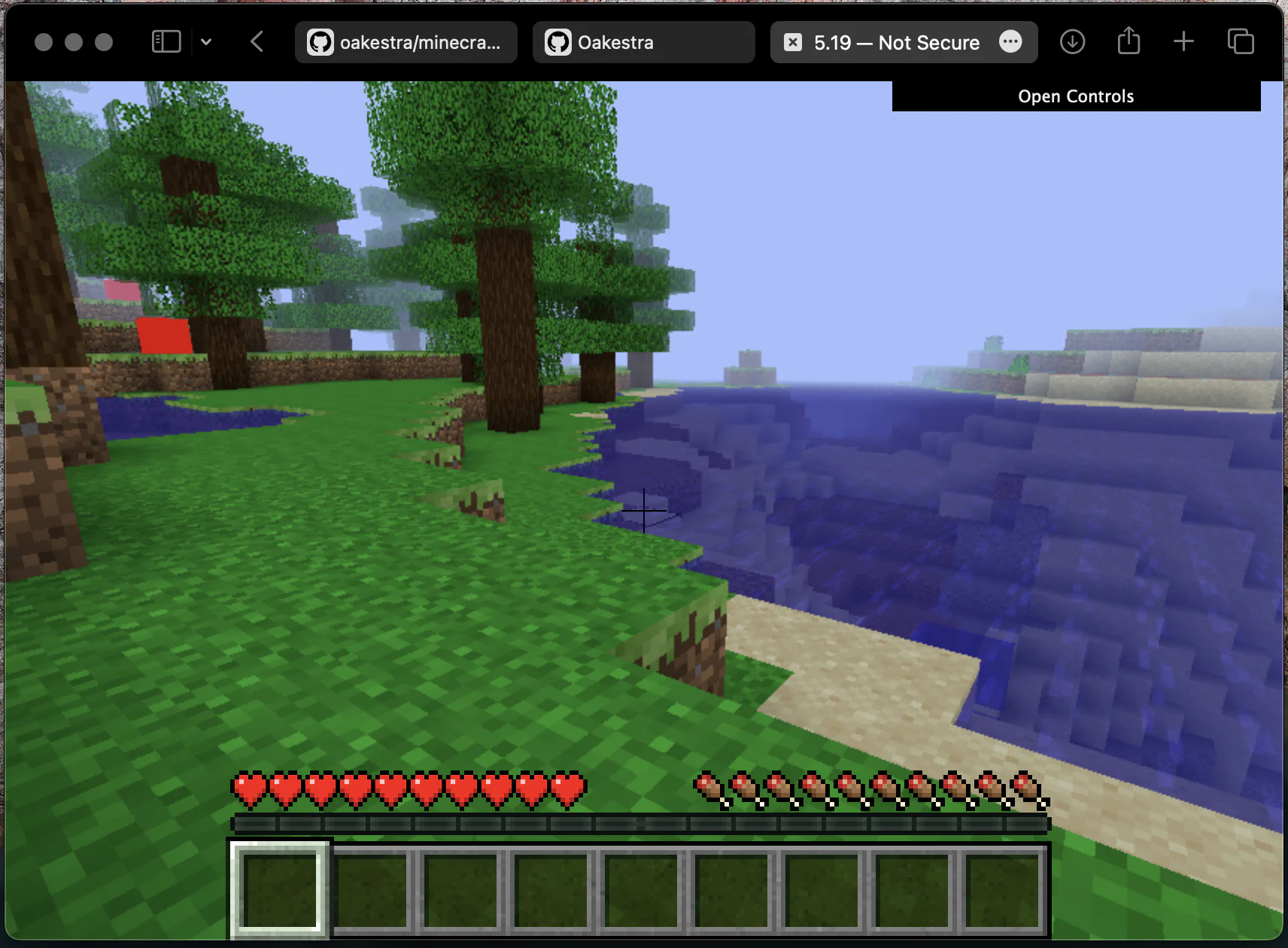Open the more options menu in the address bar
This screenshot has height=948, width=1288.
pos(1010,42)
